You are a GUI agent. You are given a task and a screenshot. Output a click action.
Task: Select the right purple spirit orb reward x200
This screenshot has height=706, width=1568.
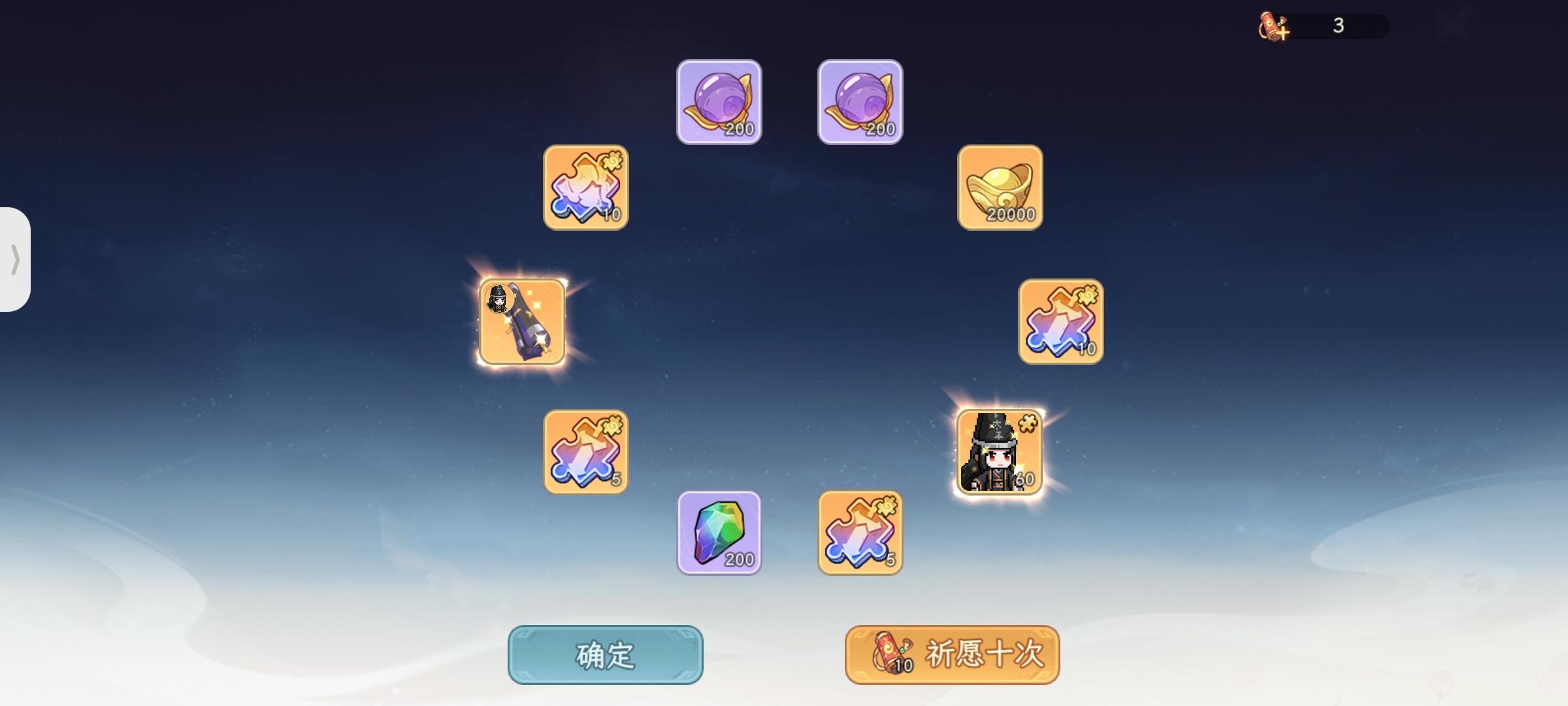859,101
